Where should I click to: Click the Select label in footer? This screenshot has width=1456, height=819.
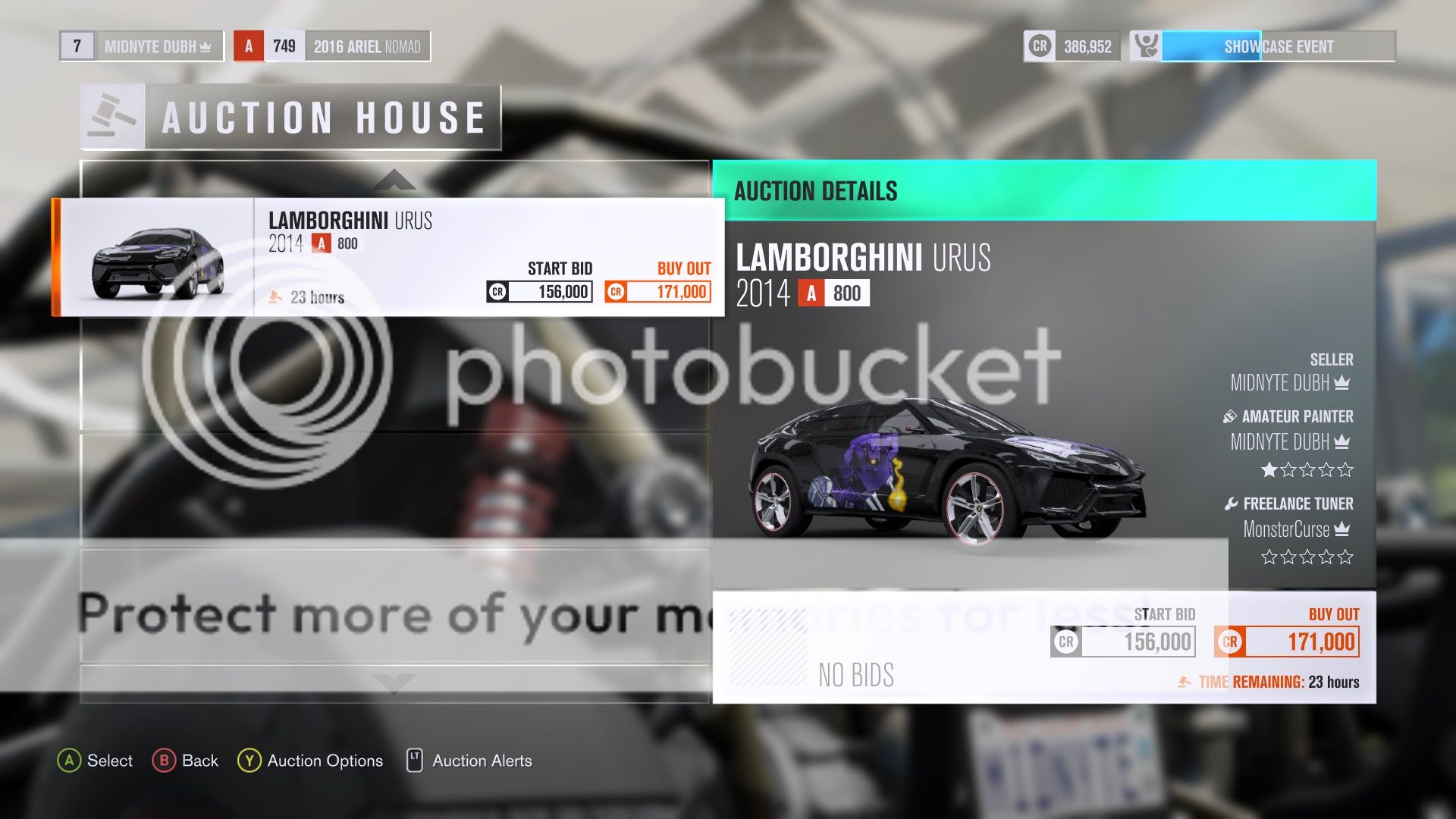(109, 761)
